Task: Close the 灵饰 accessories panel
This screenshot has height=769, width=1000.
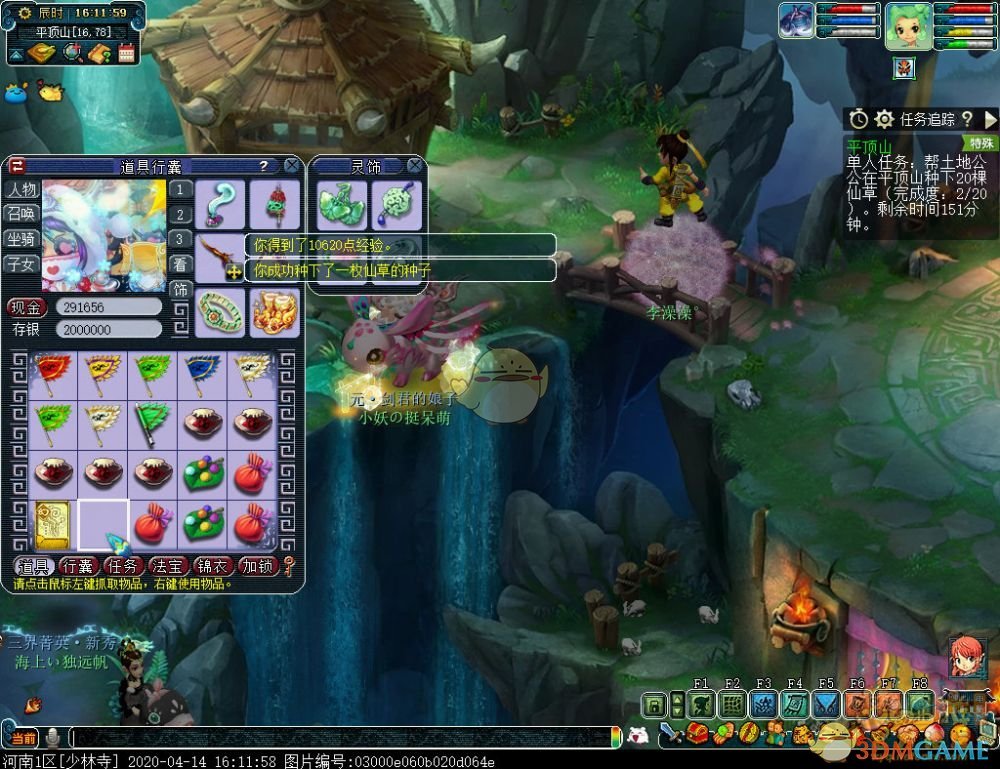Action: coord(414,166)
